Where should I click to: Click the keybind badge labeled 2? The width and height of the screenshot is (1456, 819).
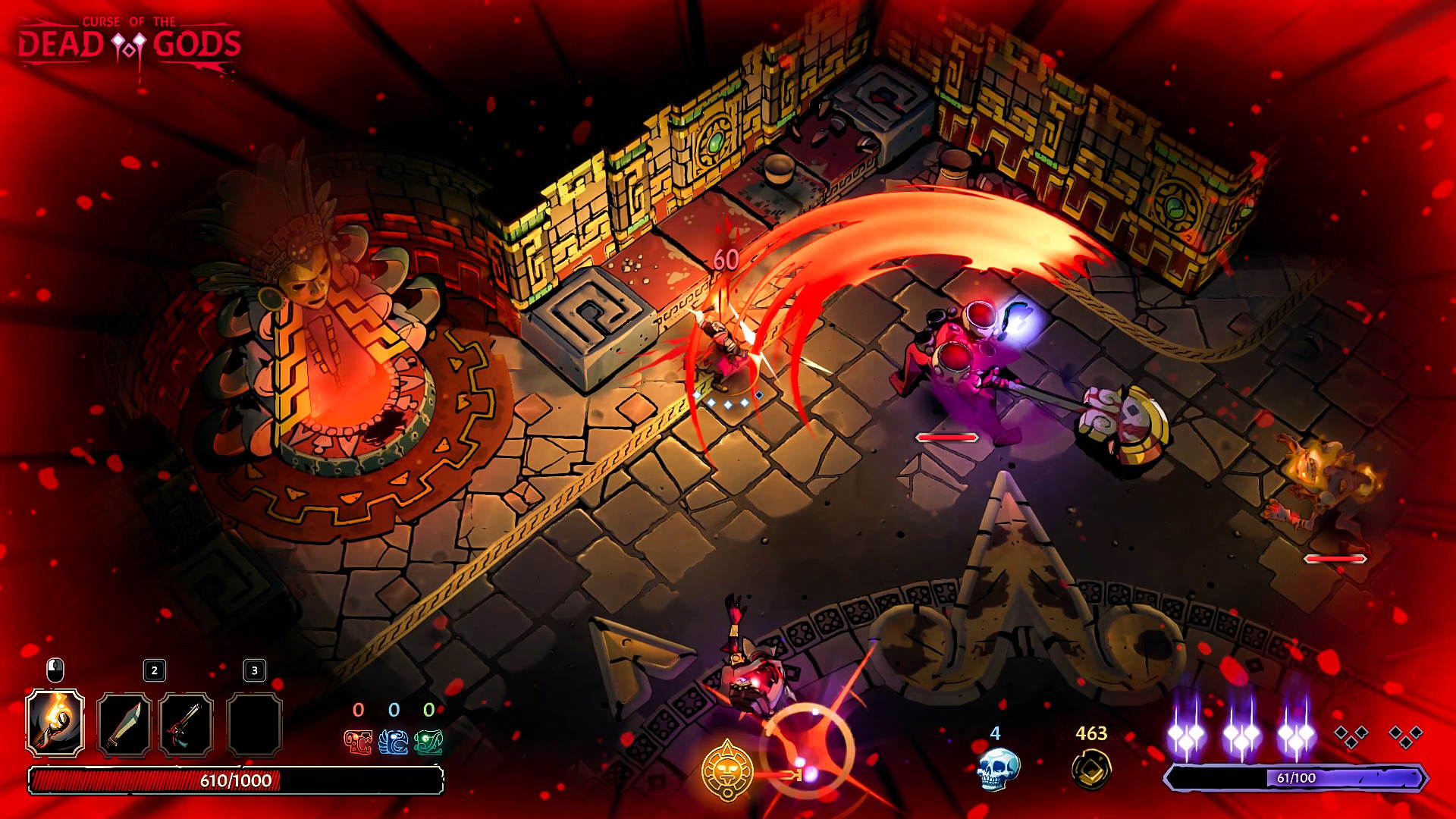click(x=154, y=670)
